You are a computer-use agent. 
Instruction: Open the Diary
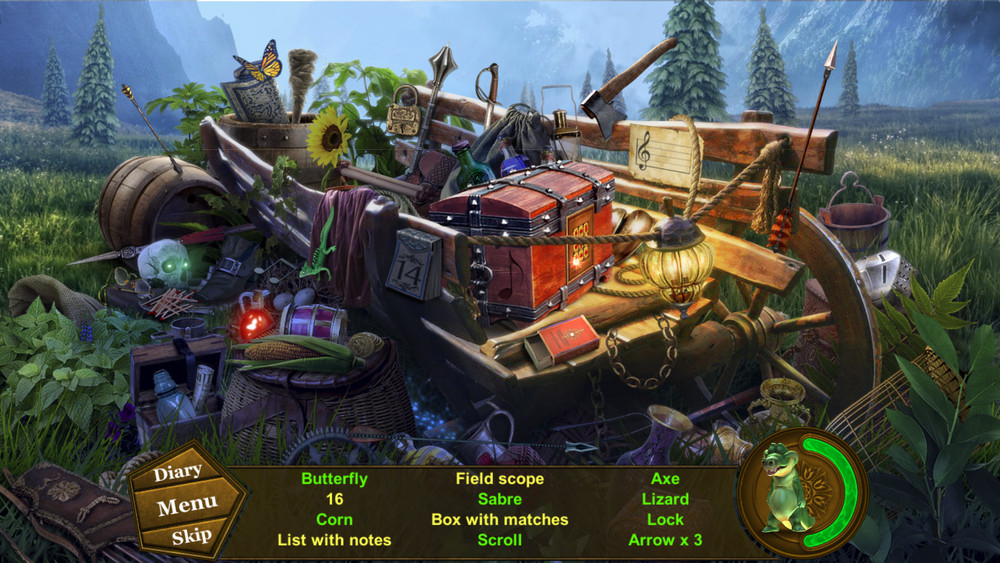[x=178, y=472]
